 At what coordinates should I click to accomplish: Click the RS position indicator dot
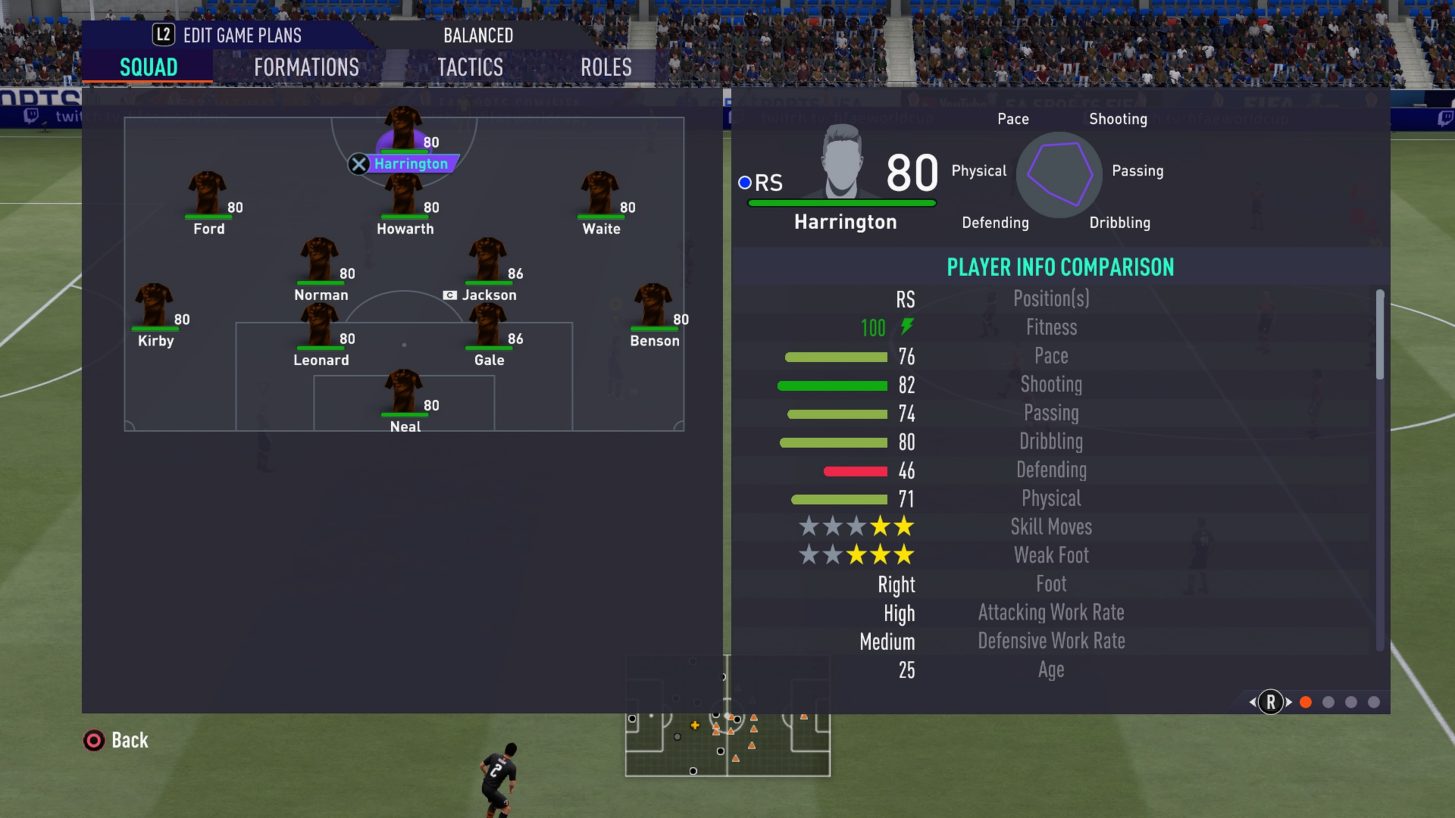[x=743, y=182]
